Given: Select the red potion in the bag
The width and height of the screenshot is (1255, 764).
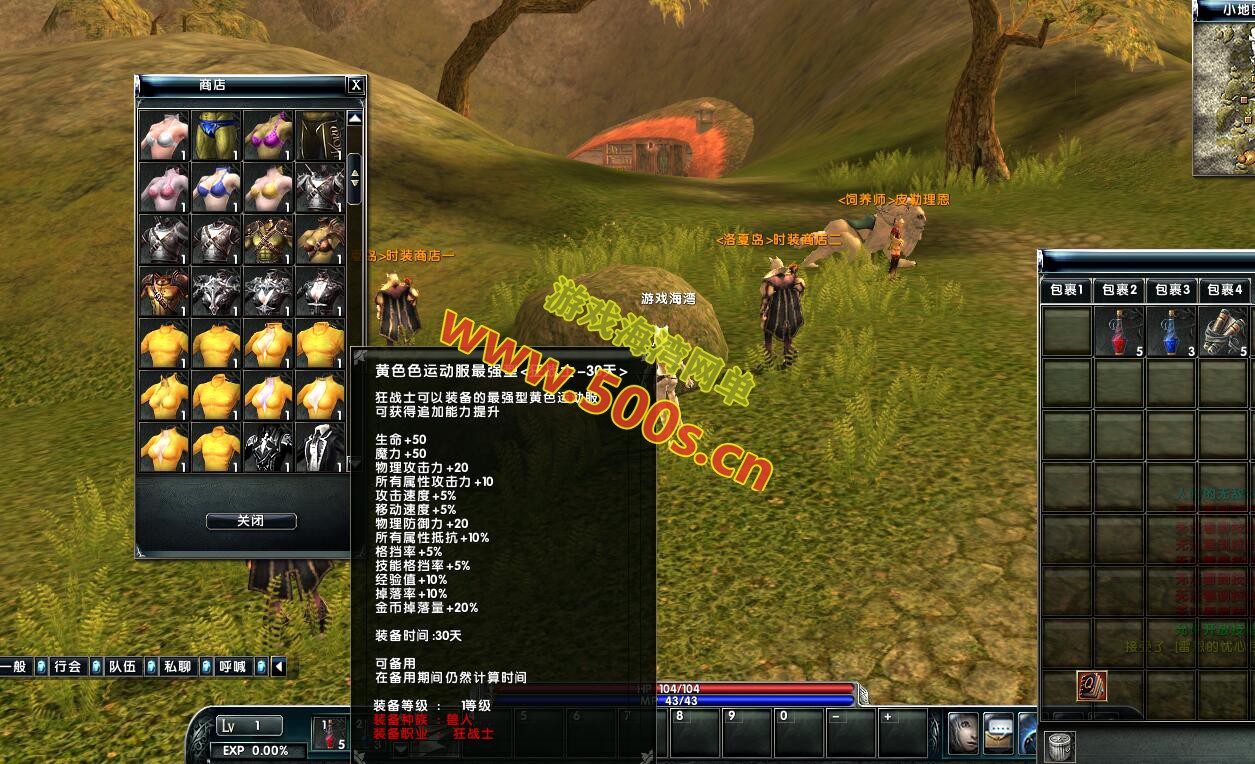Looking at the screenshot, I should point(1119,331).
